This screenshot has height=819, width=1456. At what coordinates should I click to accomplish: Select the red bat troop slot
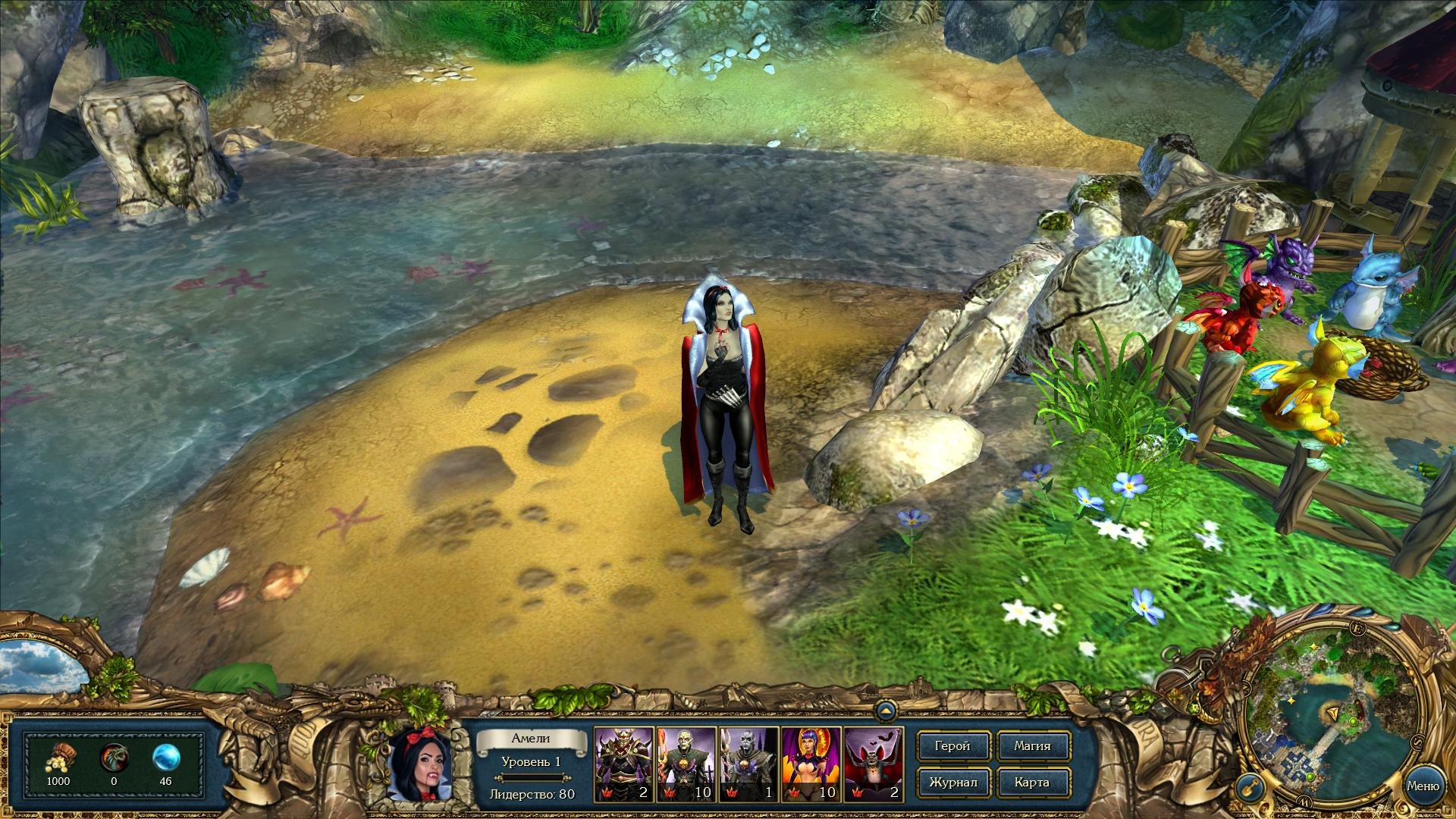(x=873, y=764)
